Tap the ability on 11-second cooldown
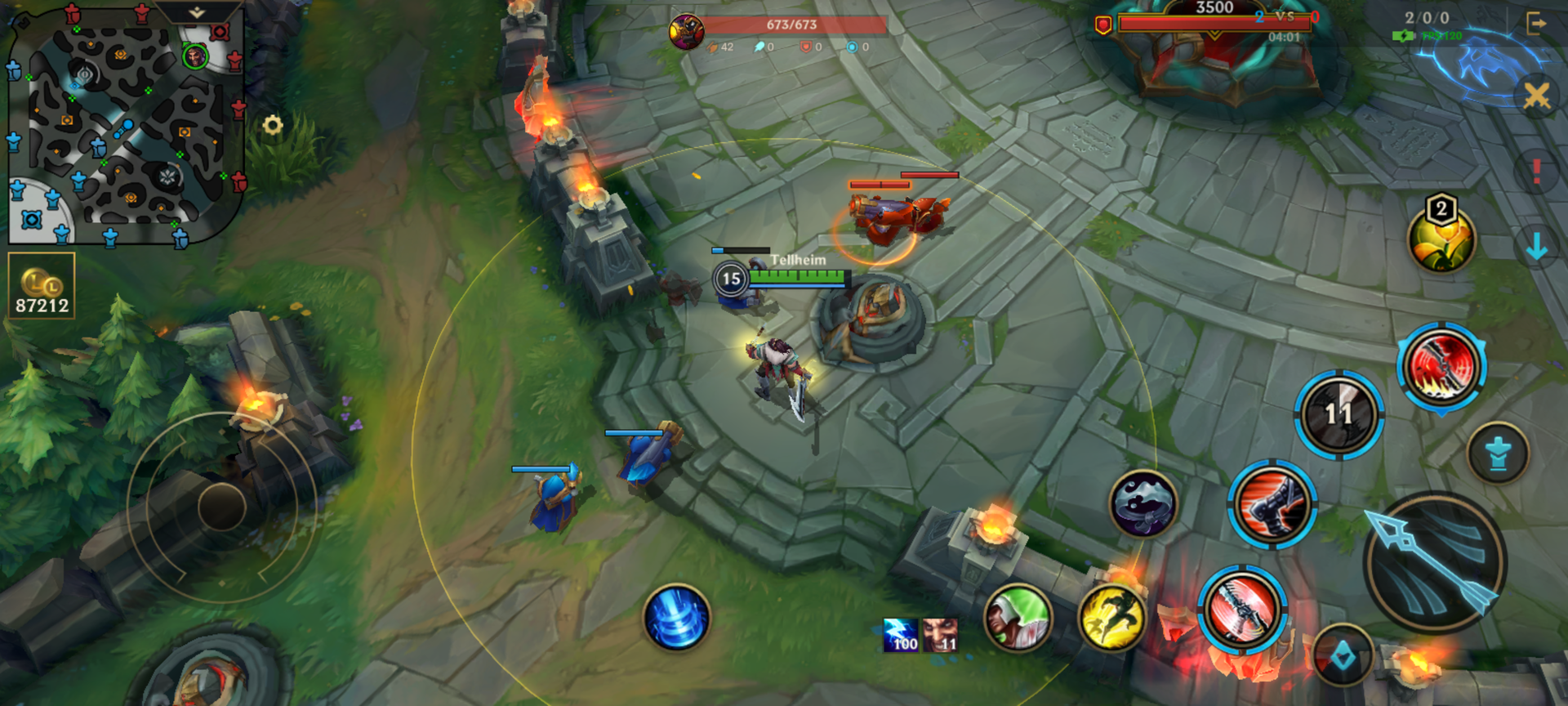 point(1339,414)
